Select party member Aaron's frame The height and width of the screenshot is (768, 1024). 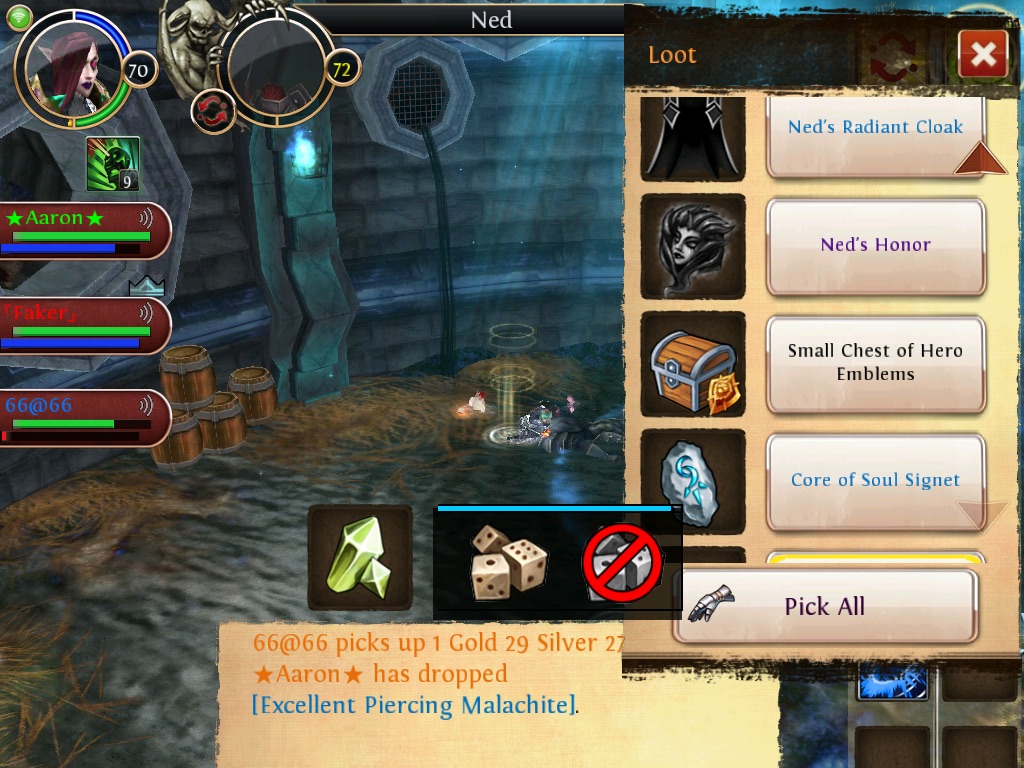[x=84, y=230]
